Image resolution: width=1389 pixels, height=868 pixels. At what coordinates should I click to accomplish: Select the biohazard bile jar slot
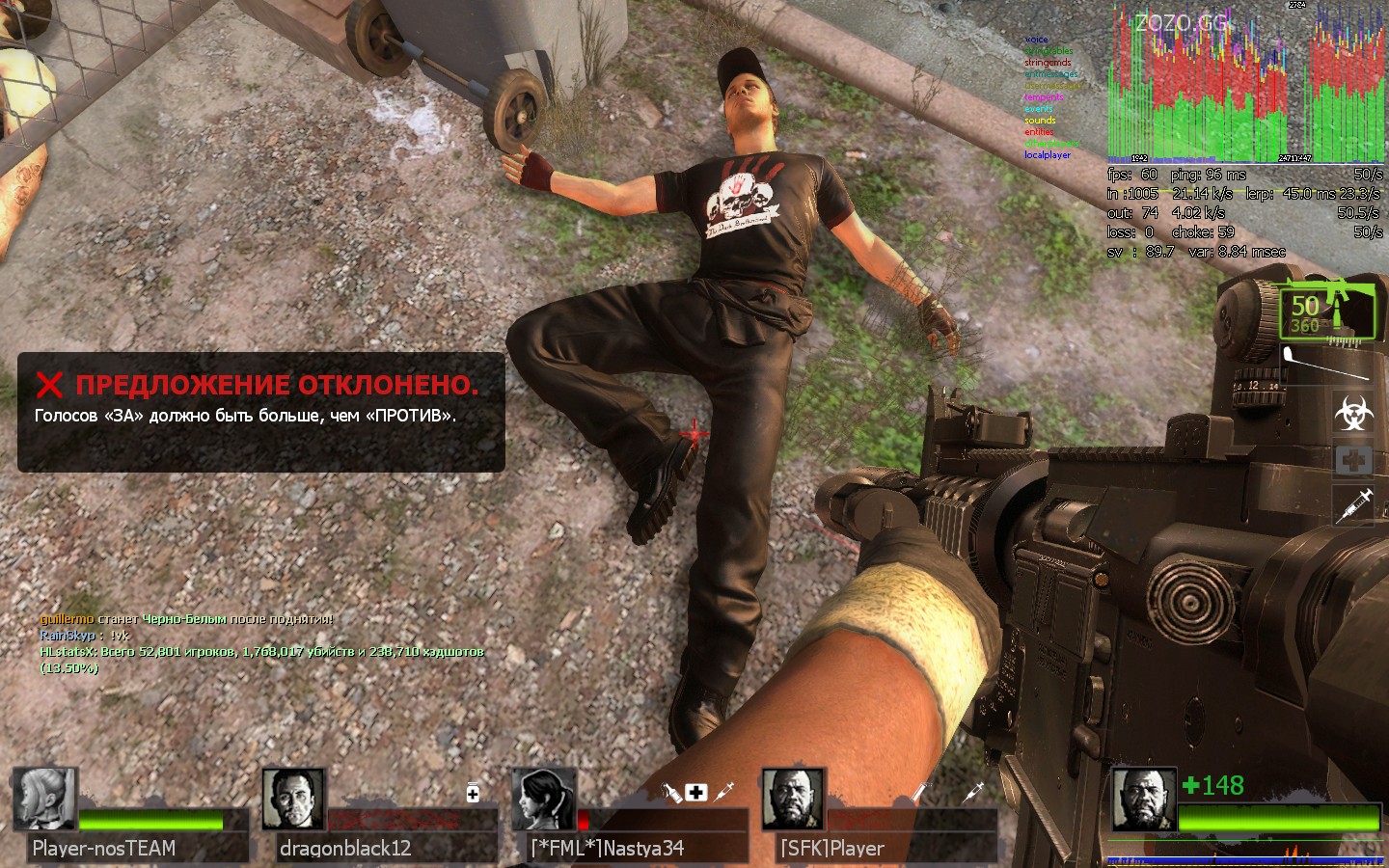tap(1353, 413)
